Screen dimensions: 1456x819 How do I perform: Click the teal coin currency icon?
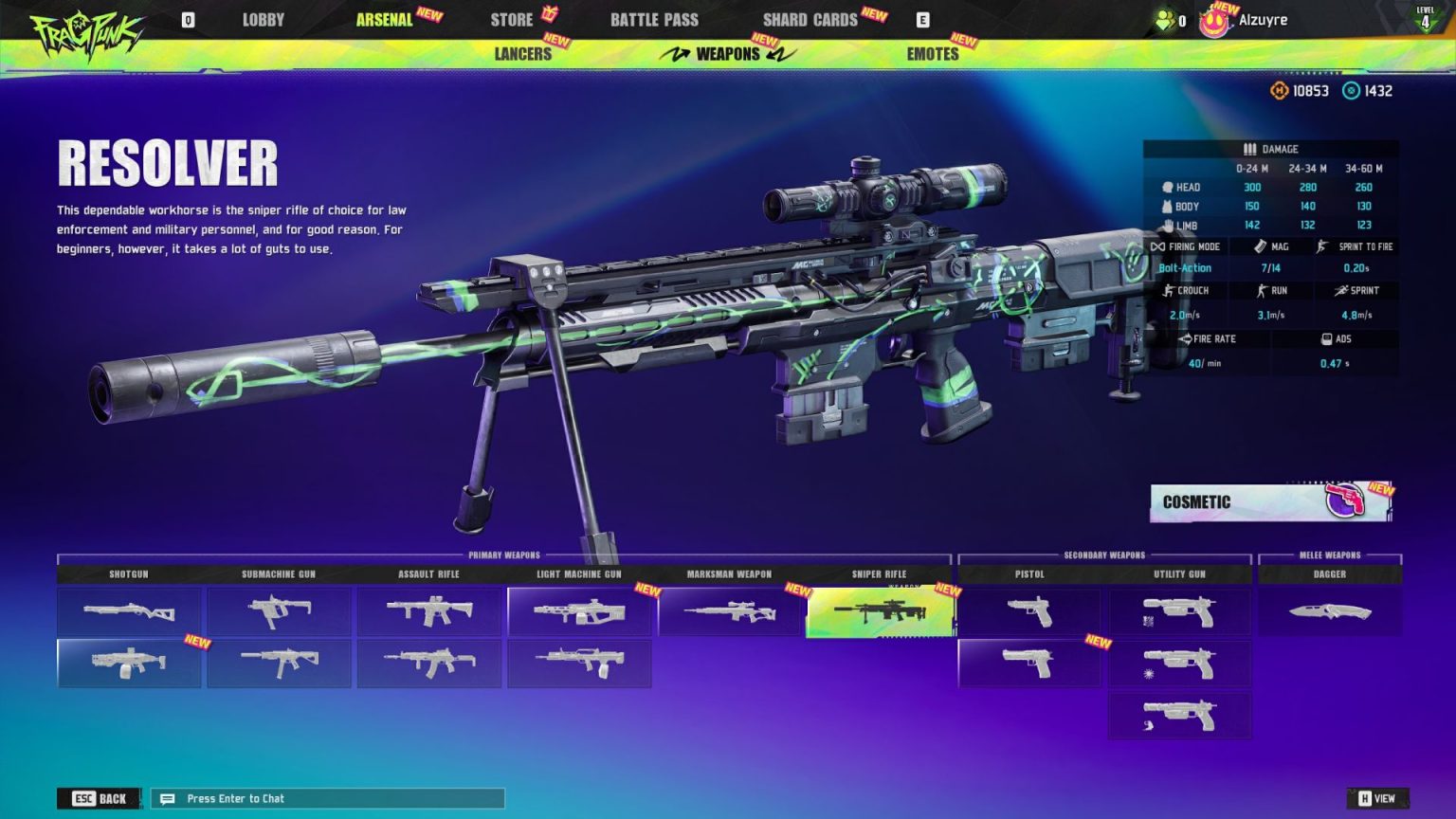click(x=1350, y=91)
